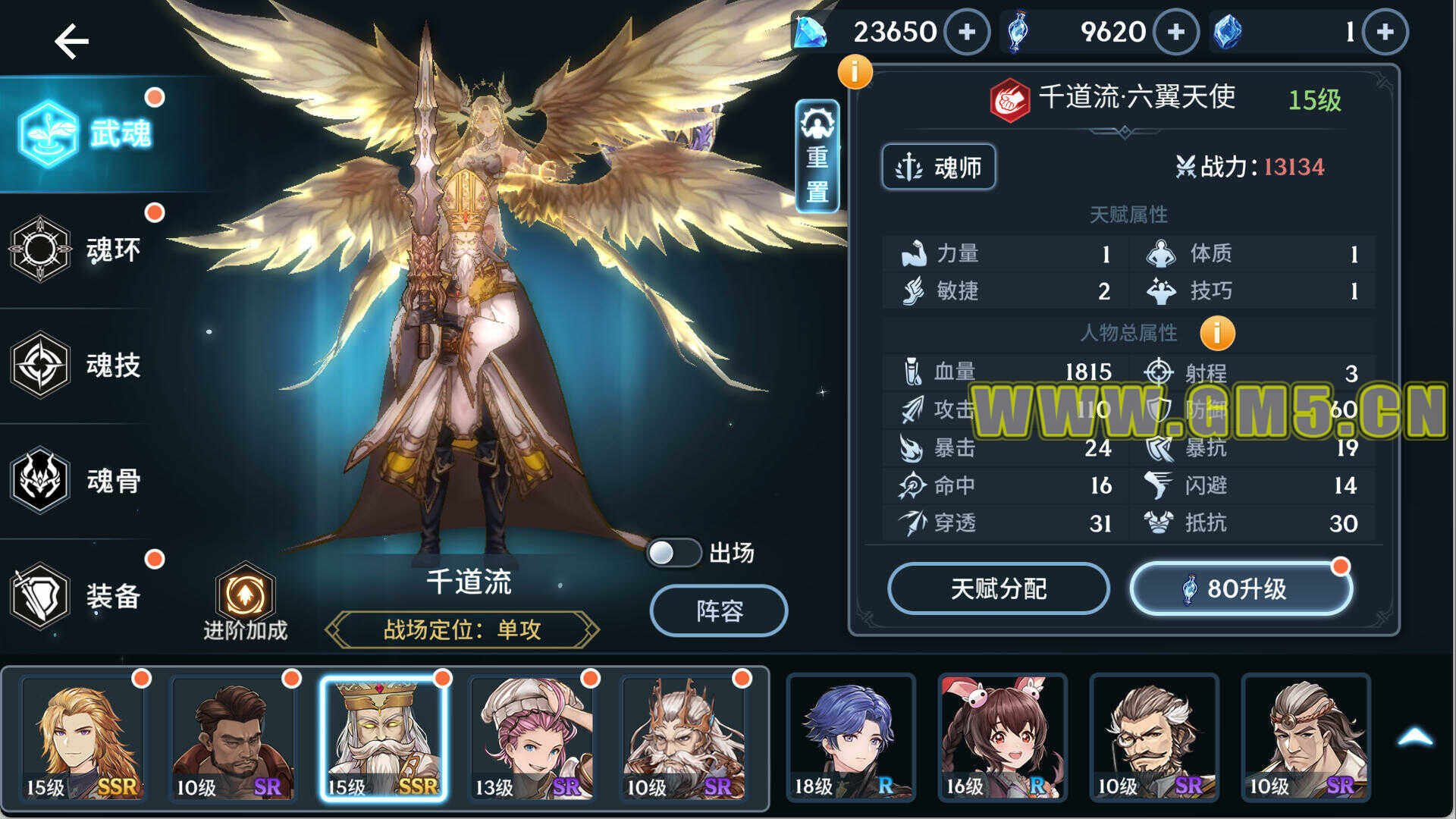
Task: Add more diamonds with the plus button
Action: (967, 32)
